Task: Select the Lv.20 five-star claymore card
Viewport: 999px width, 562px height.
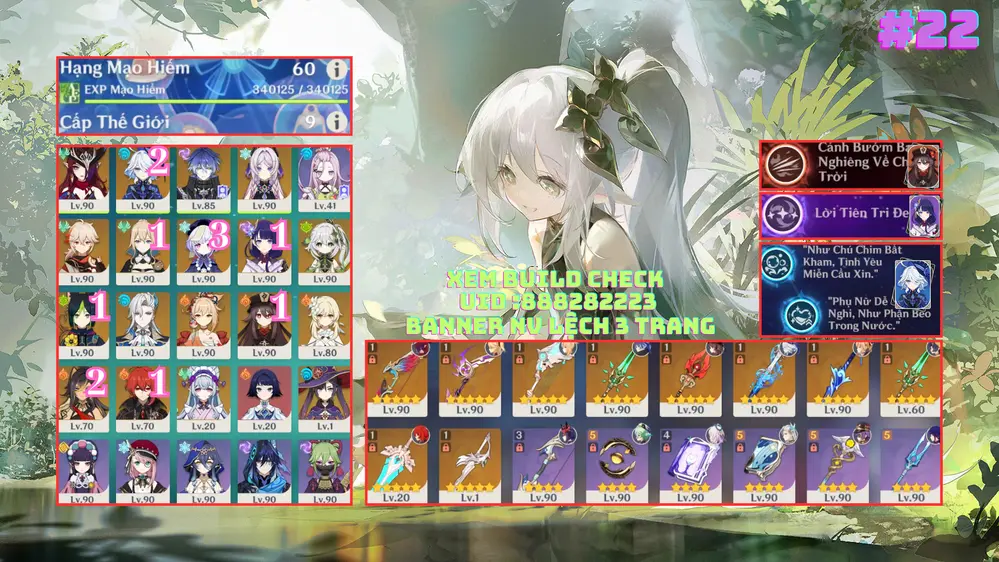Action: click(x=396, y=465)
